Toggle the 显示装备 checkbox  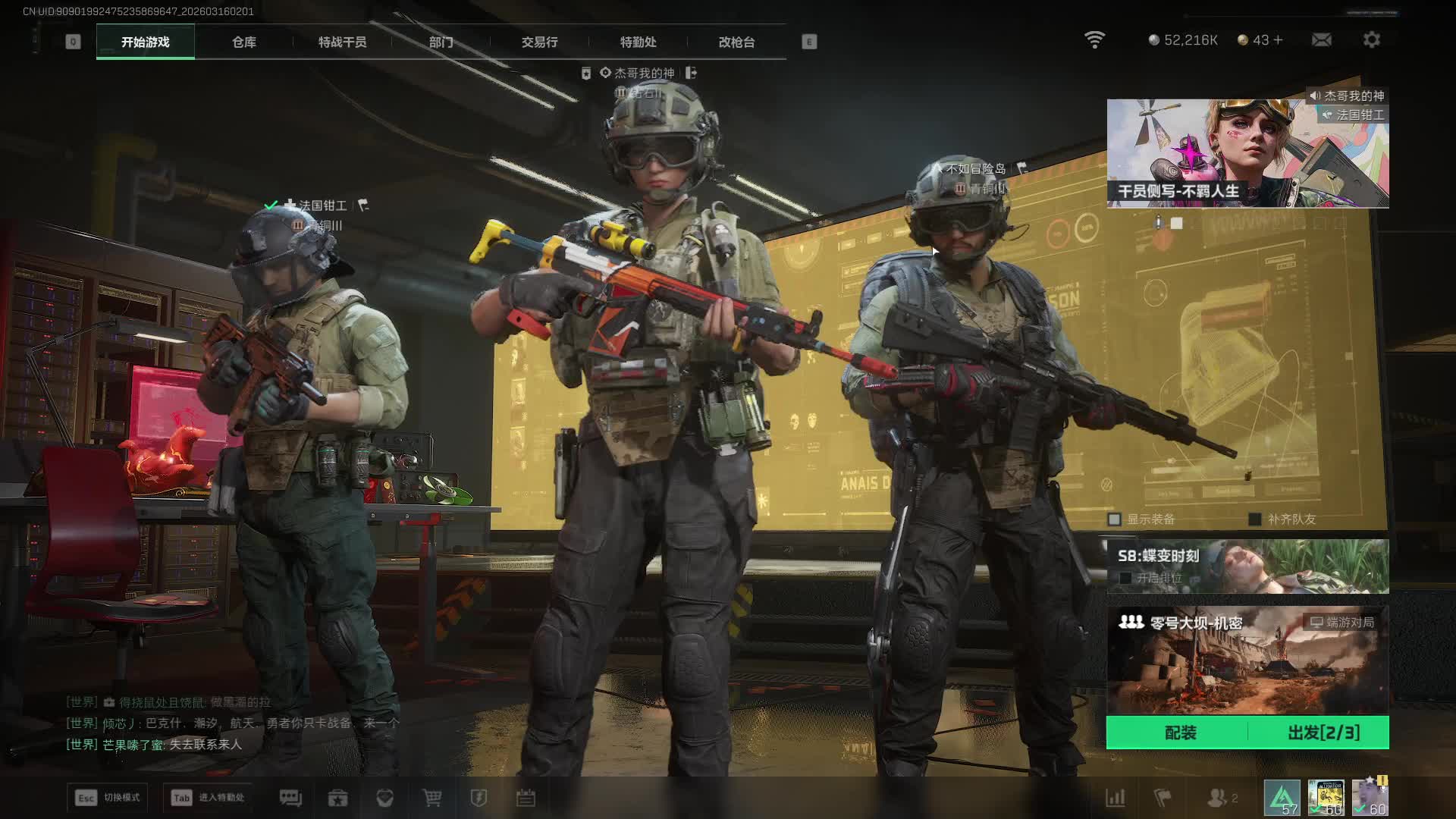point(1115,519)
